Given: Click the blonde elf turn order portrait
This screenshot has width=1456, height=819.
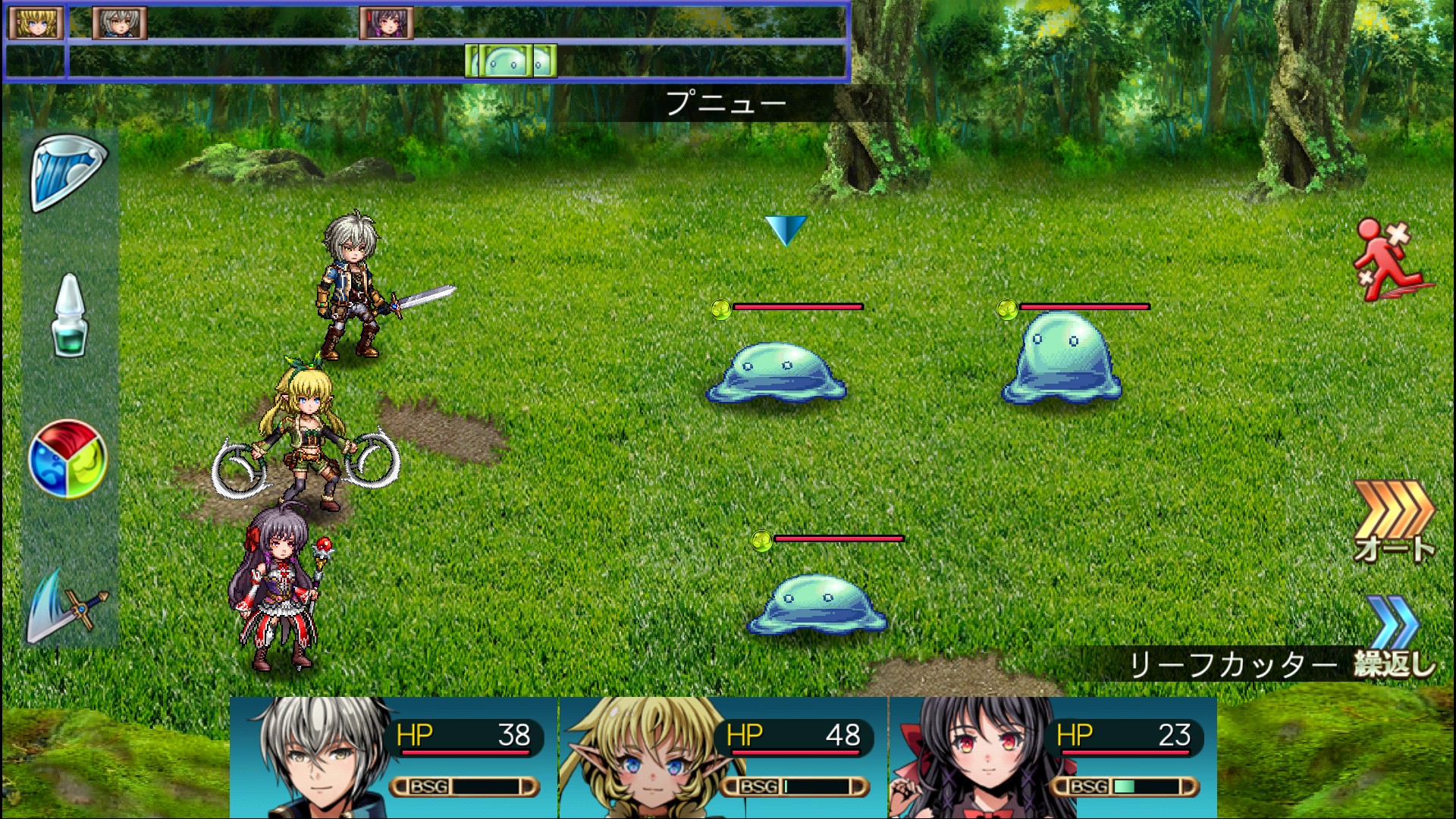Looking at the screenshot, I should (36, 23).
